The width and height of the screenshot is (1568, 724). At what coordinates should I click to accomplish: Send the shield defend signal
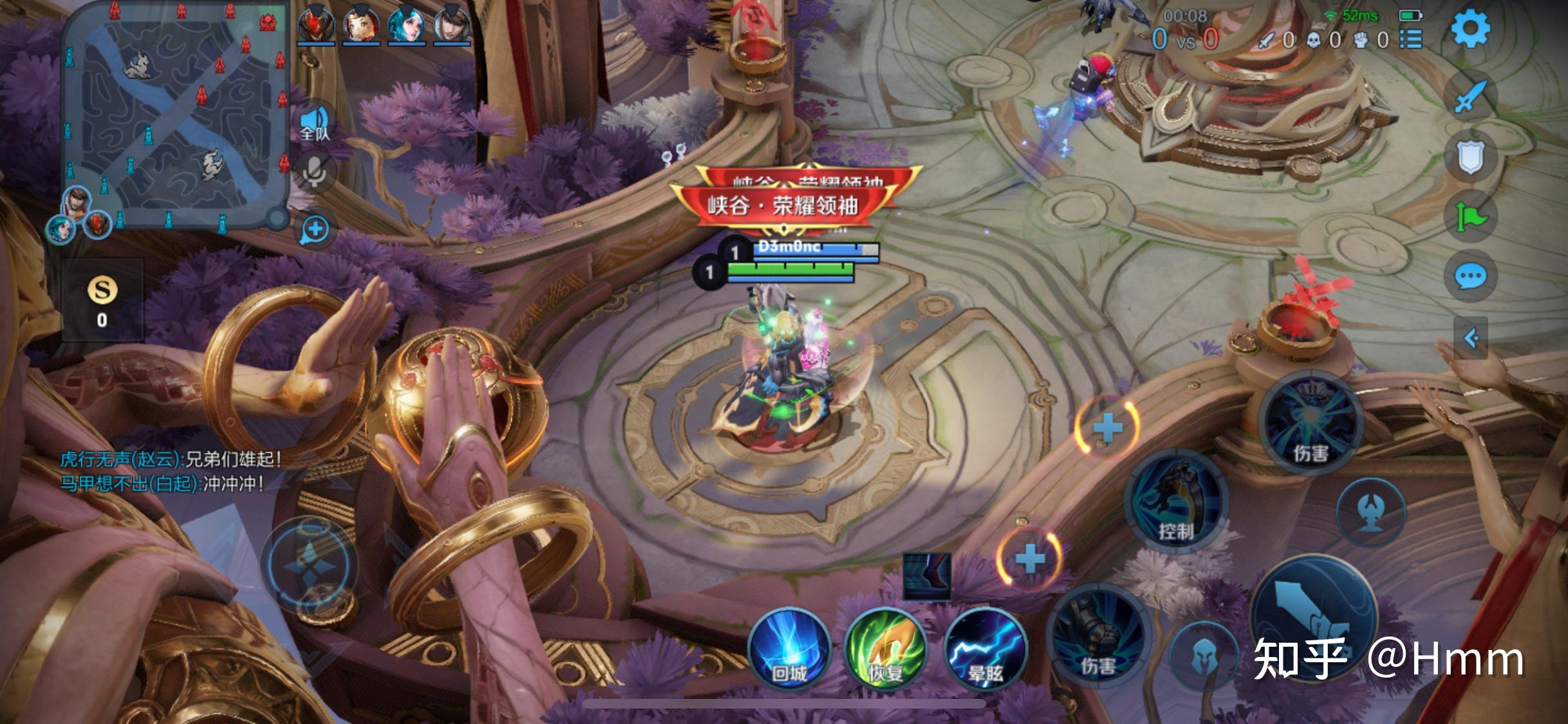coord(1470,156)
